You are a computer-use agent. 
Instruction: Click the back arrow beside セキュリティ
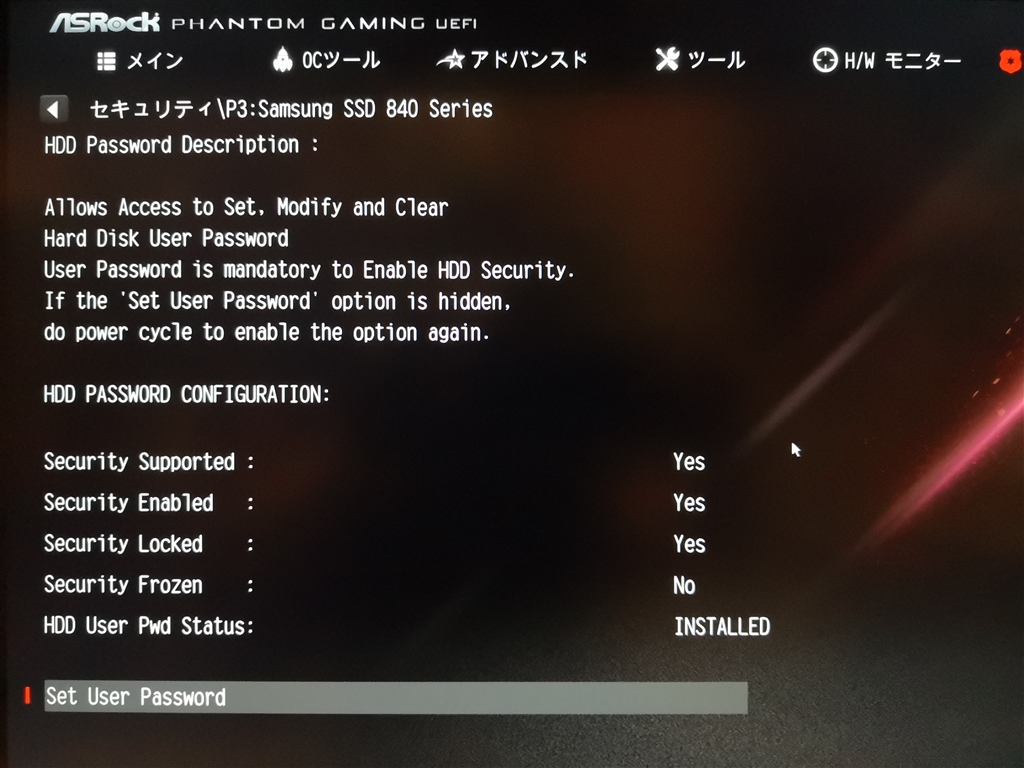tap(56, 109)
